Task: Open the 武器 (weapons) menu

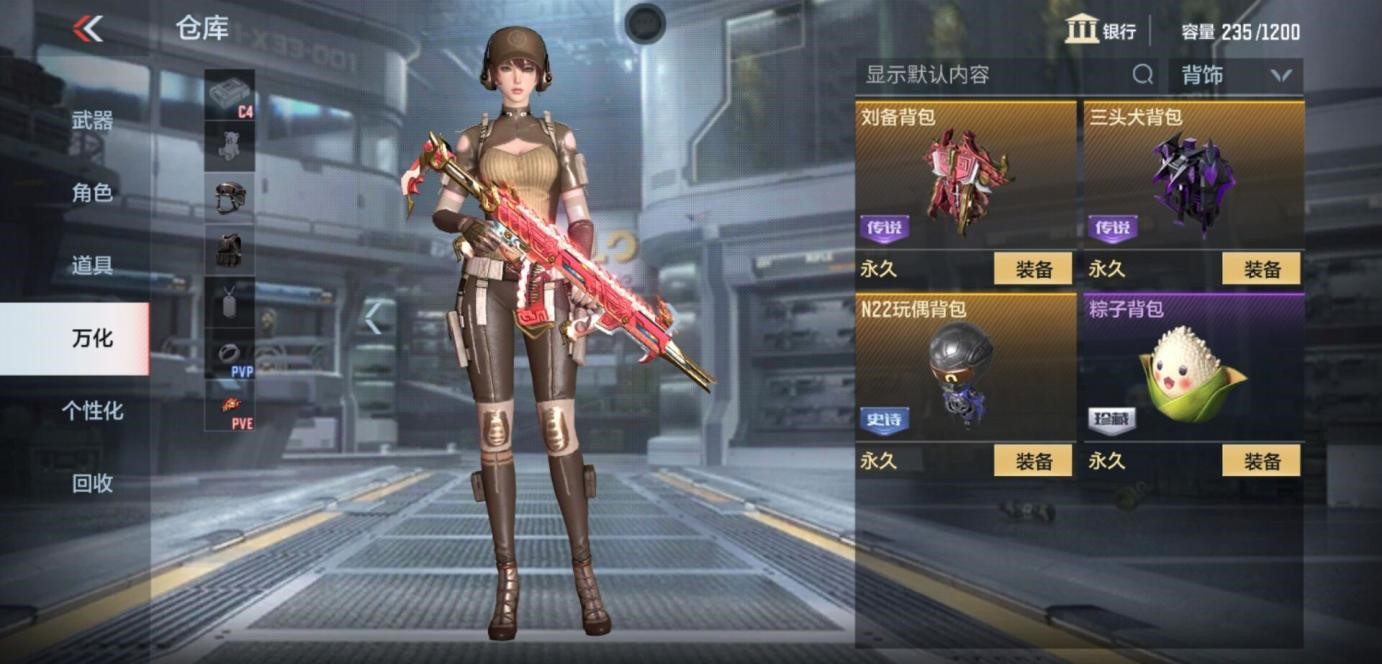Action: click(x=92, y=121)
